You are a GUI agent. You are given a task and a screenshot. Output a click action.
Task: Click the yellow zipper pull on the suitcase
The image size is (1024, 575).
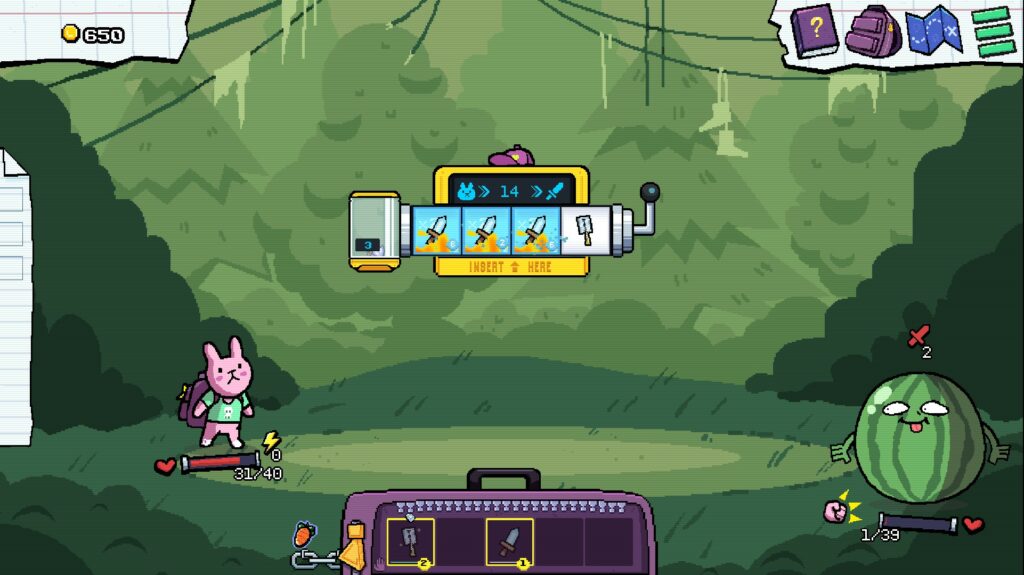coord(351,550)
